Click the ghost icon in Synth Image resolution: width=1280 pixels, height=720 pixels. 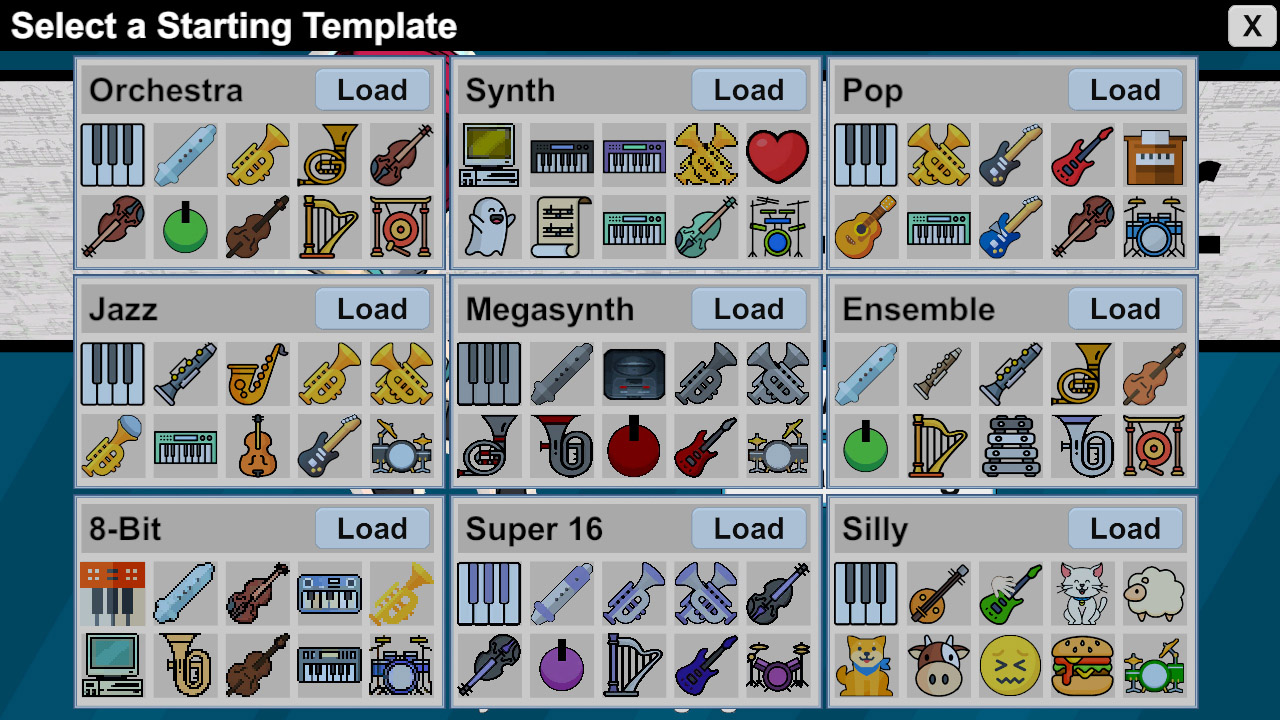click(x=489, y=227)
